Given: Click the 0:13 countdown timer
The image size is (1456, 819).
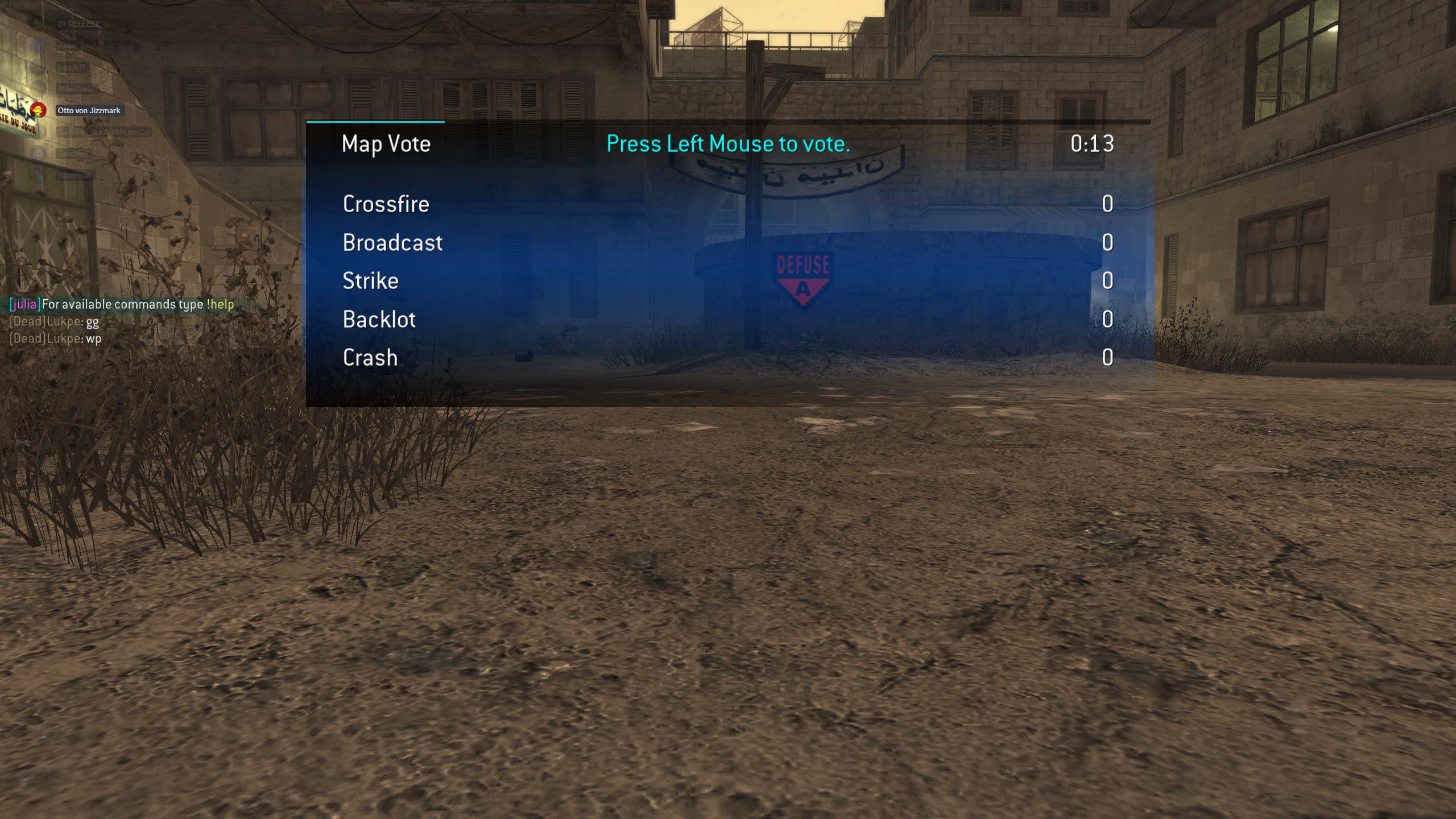Looking at the screenshot, I should tap(1091, 144).
